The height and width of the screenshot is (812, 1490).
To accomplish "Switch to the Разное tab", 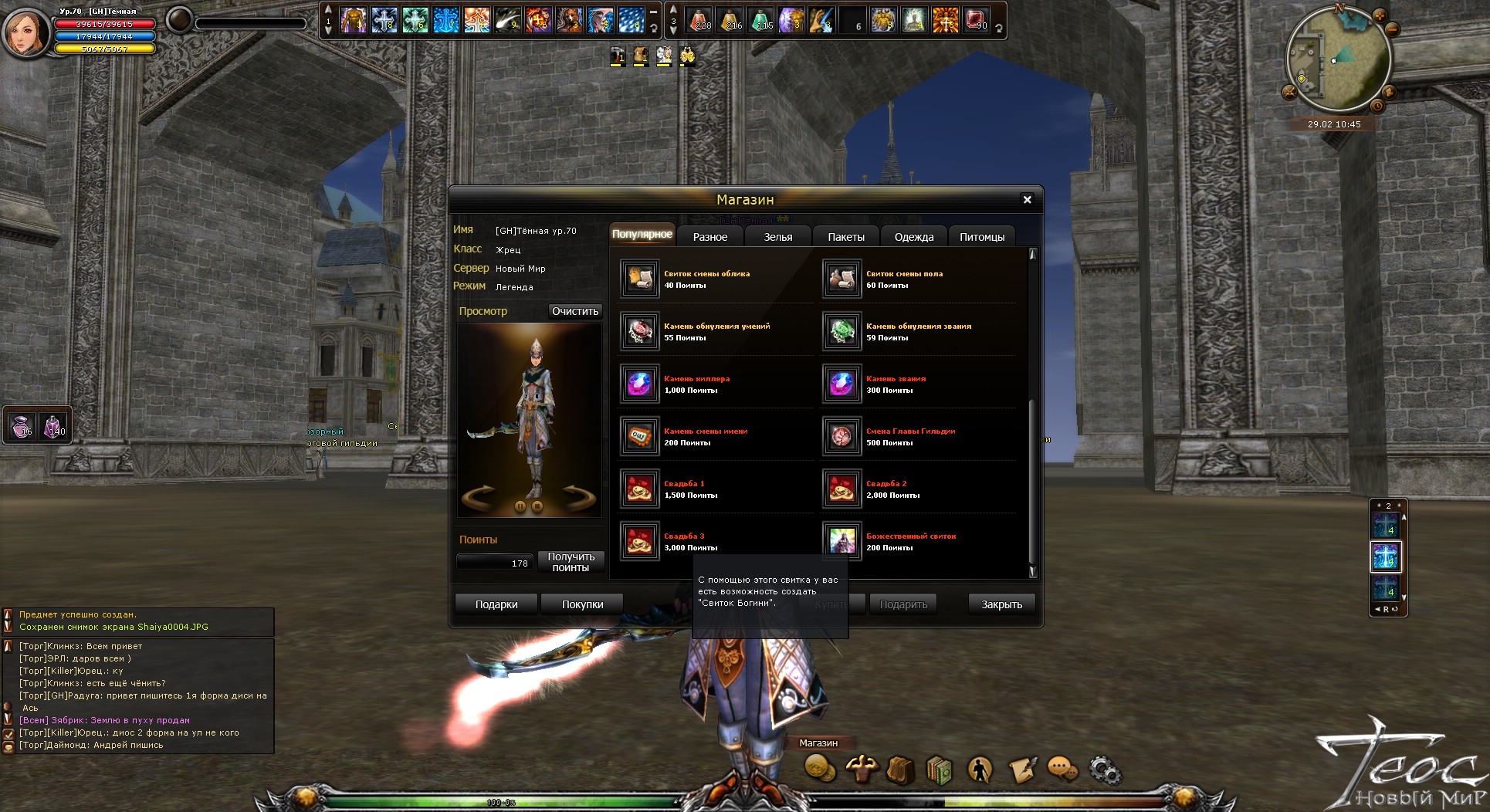I will coord(709,237).
